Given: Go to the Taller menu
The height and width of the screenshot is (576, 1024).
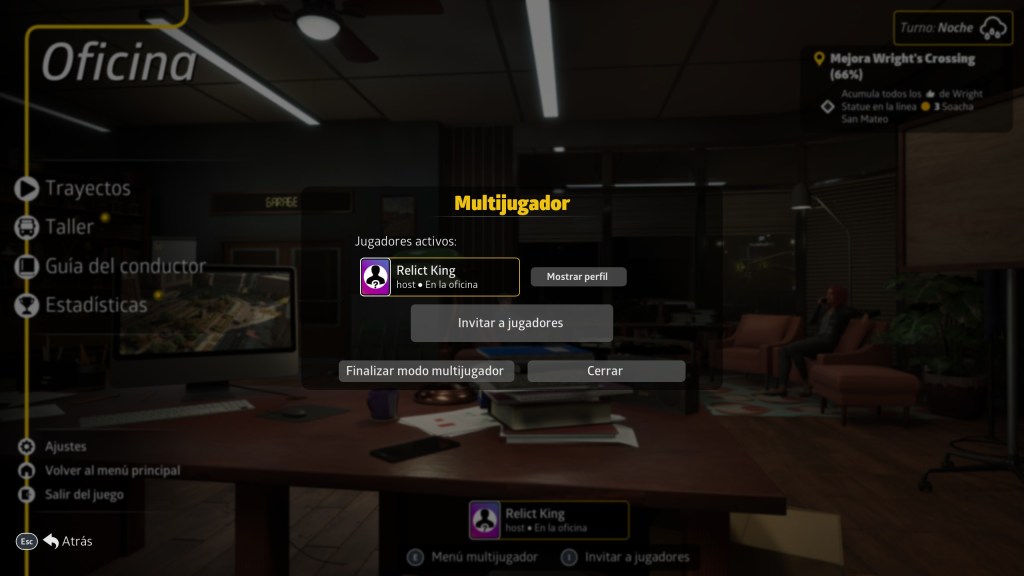Looking at the screenshot, I should click(x=69, y=227).
